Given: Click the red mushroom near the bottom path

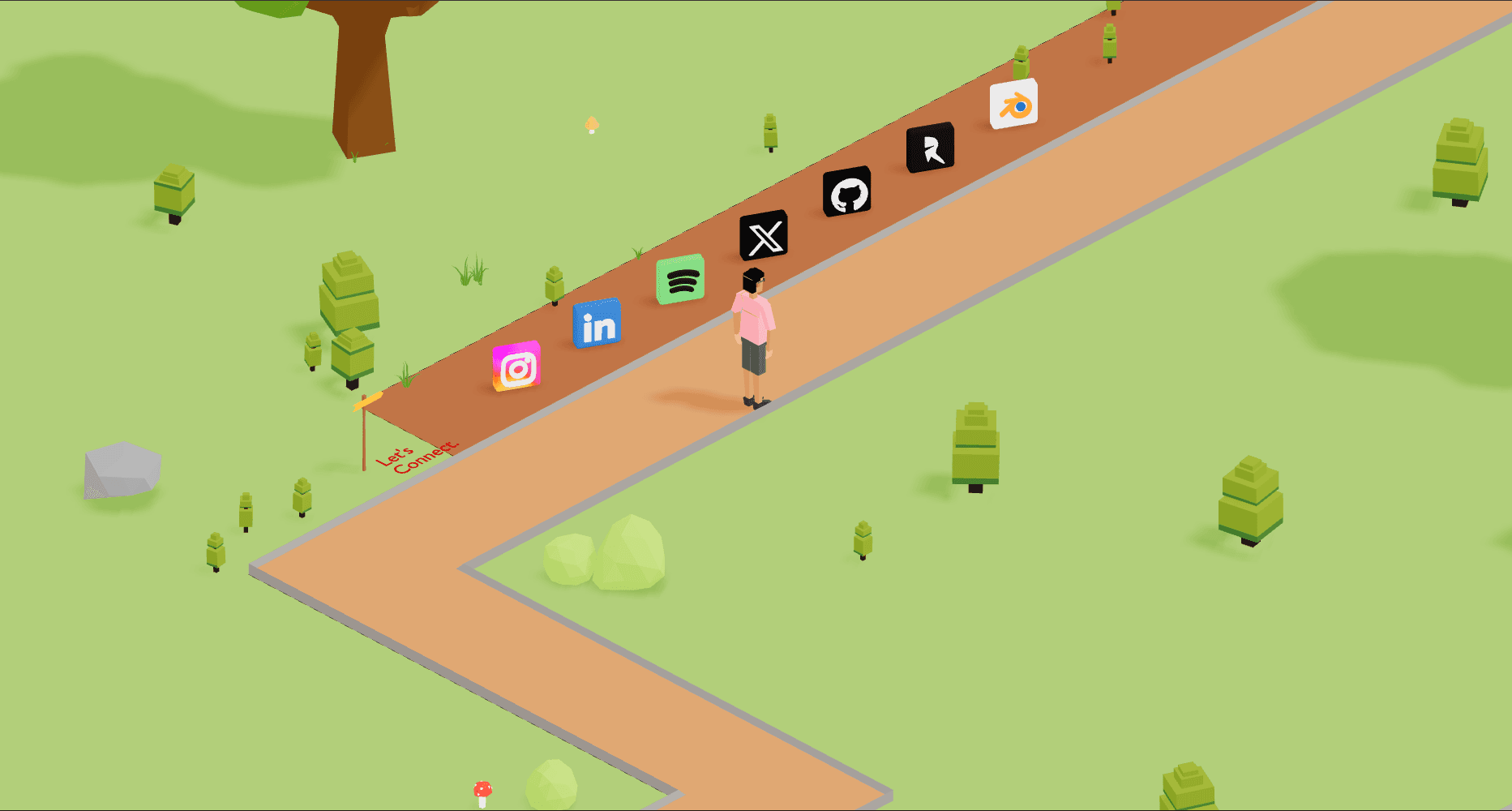Looking at the screenshot, I should coord(482,786).
